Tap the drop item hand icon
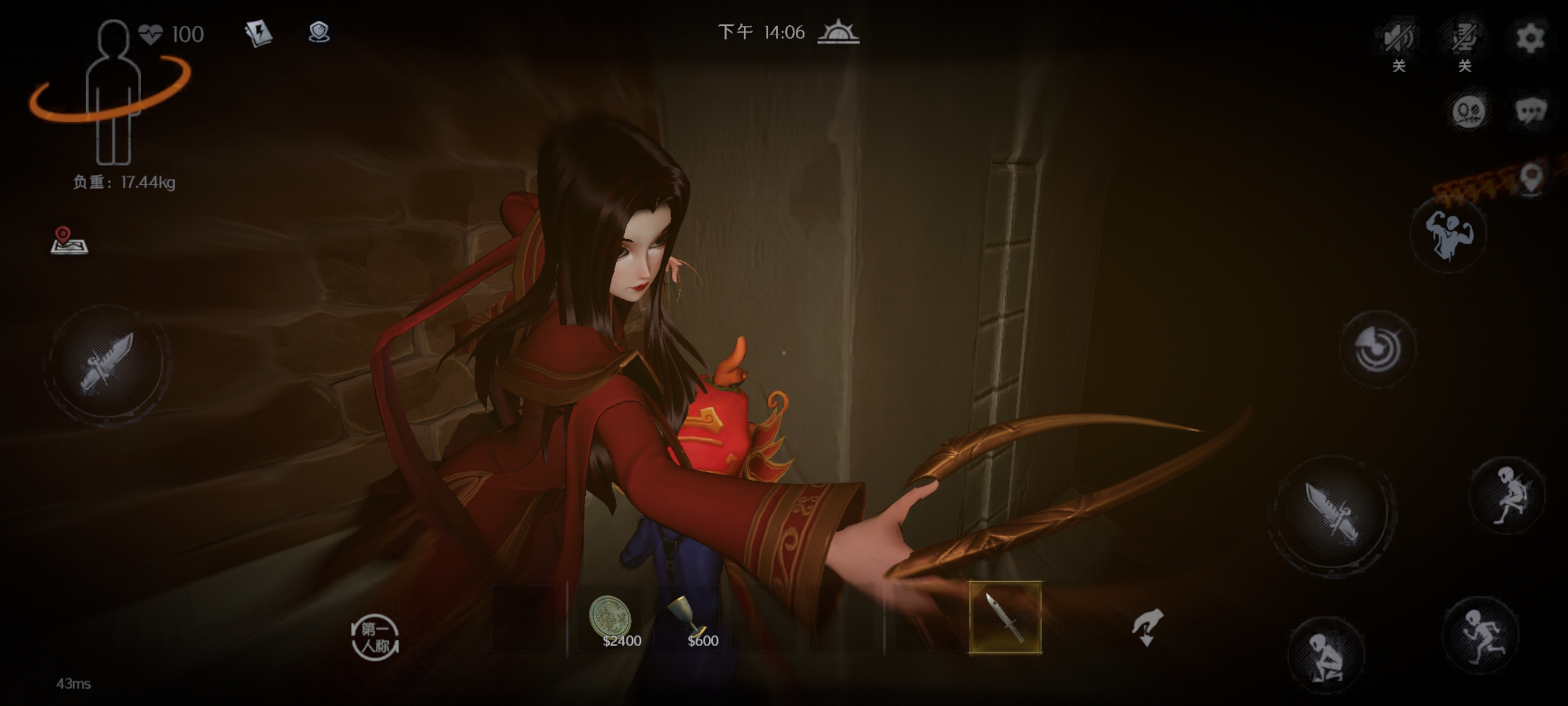1568x706 pixels. 1147,627
